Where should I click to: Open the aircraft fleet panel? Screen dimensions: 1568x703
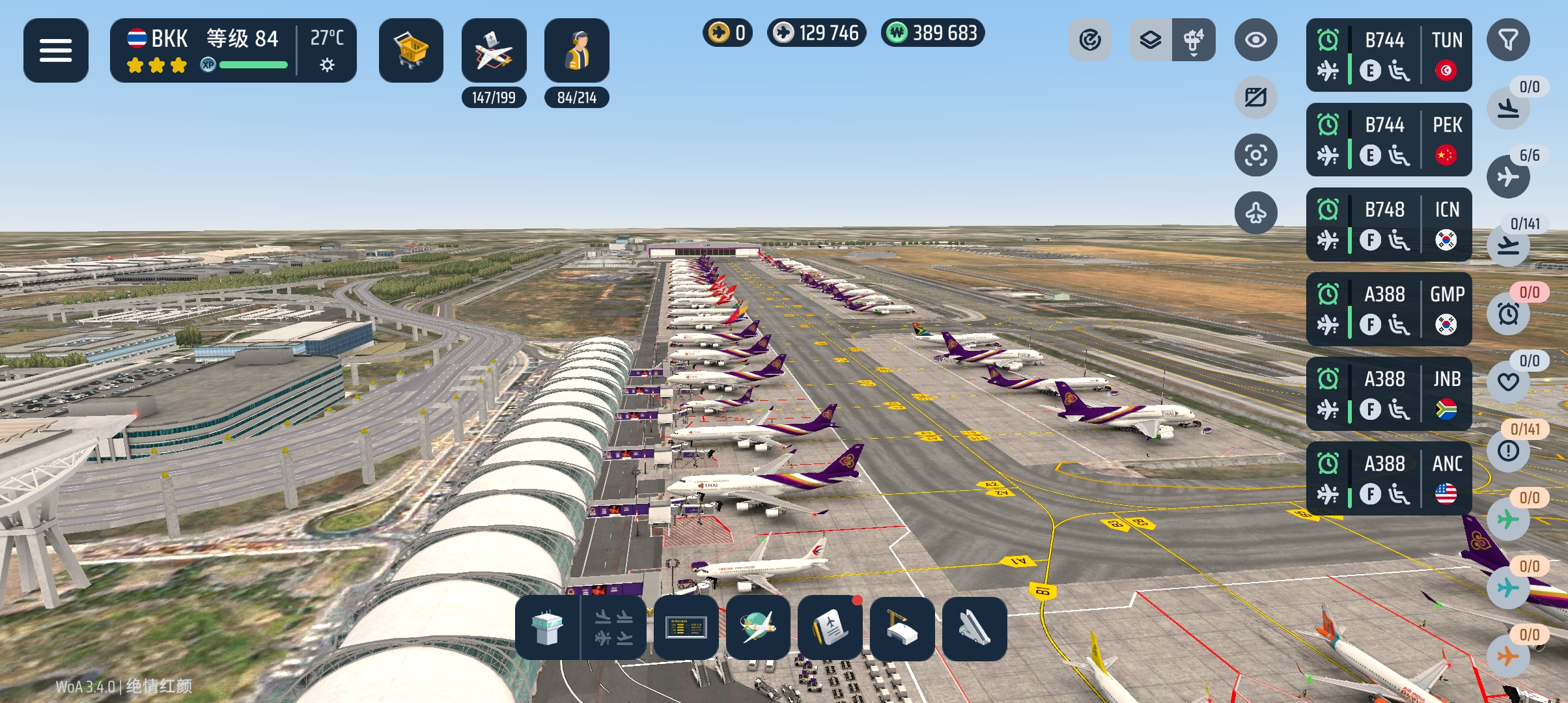click(x=494, y=50)
